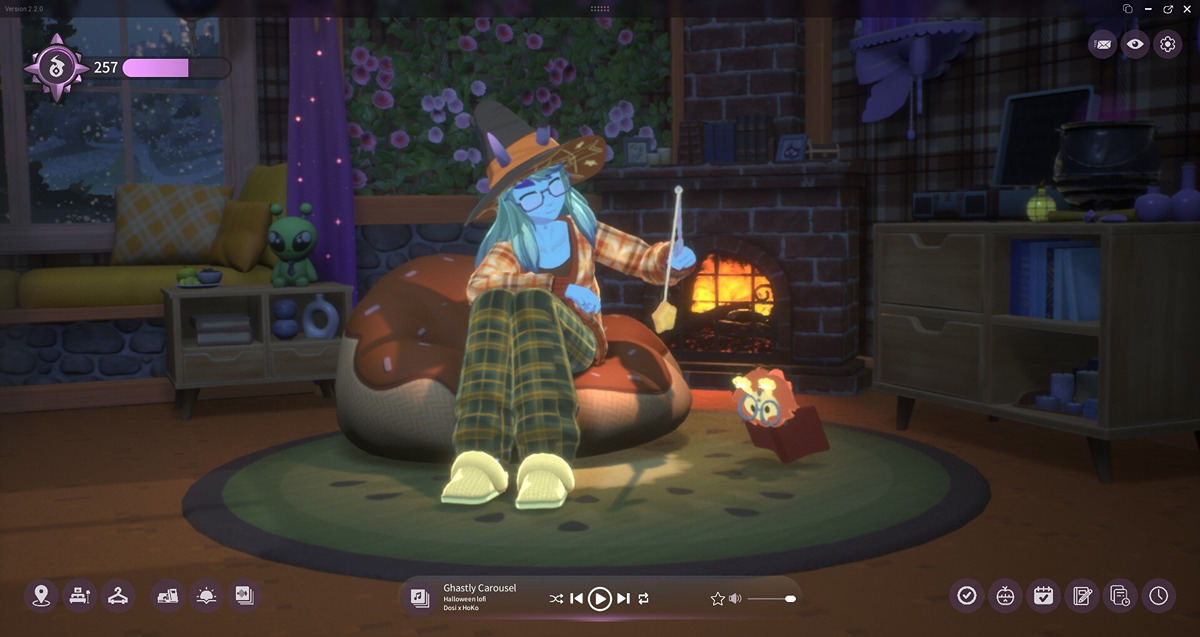The height and width of the screenshot is (637, 1200).
Task: Open the mail envelope inbox
Action: [1102, 44]
